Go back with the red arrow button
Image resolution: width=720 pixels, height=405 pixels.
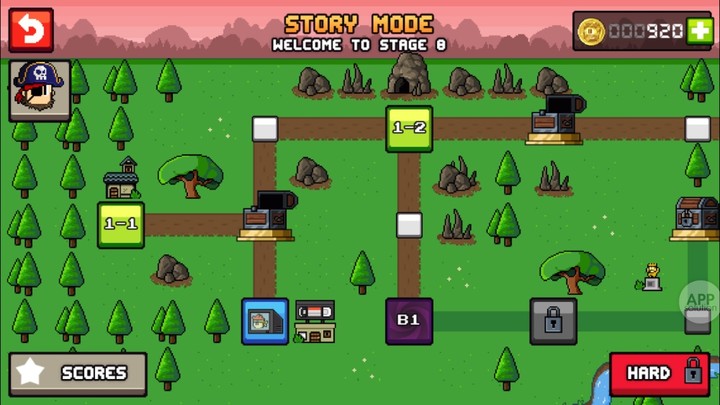31,31
